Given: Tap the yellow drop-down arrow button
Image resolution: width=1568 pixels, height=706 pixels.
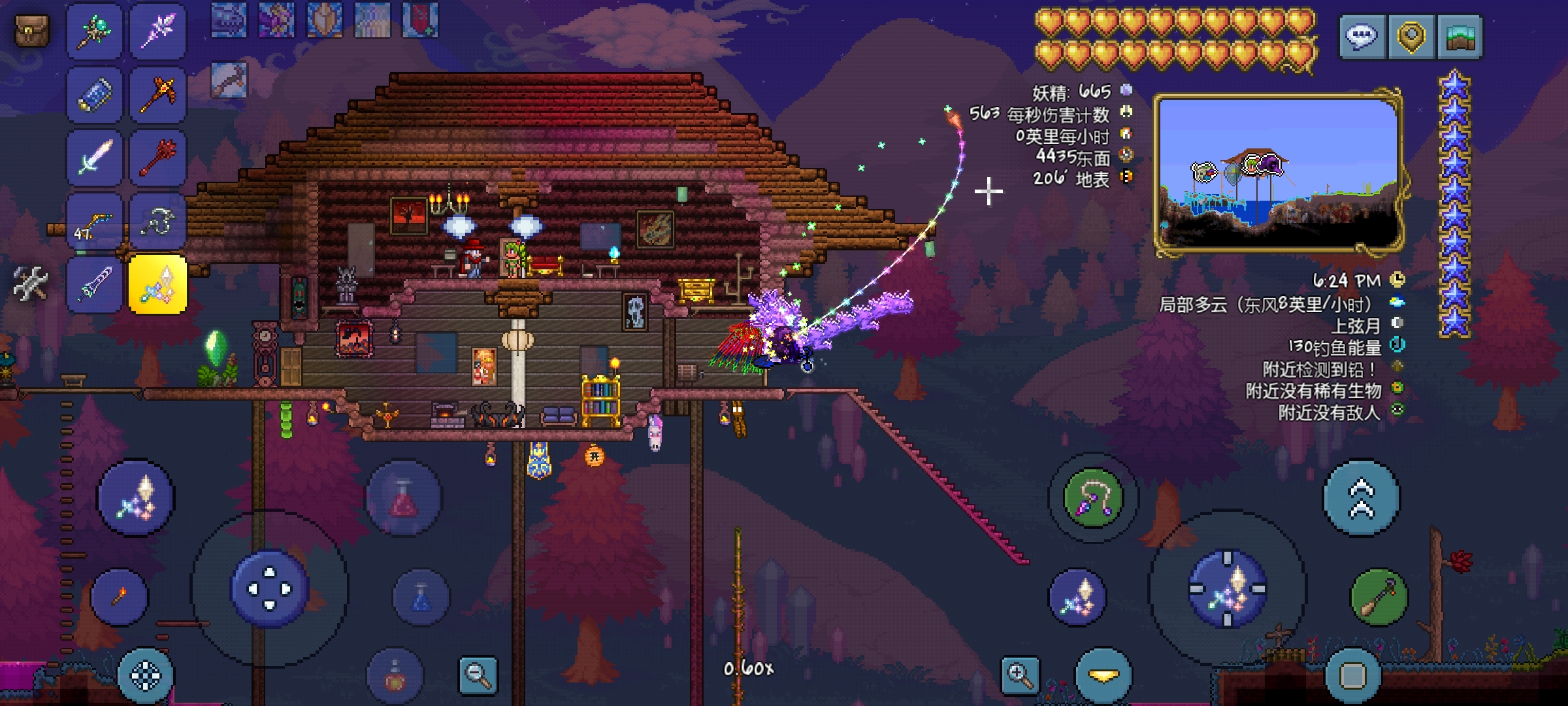Looking at the screenshot, I should point(1103,676).
